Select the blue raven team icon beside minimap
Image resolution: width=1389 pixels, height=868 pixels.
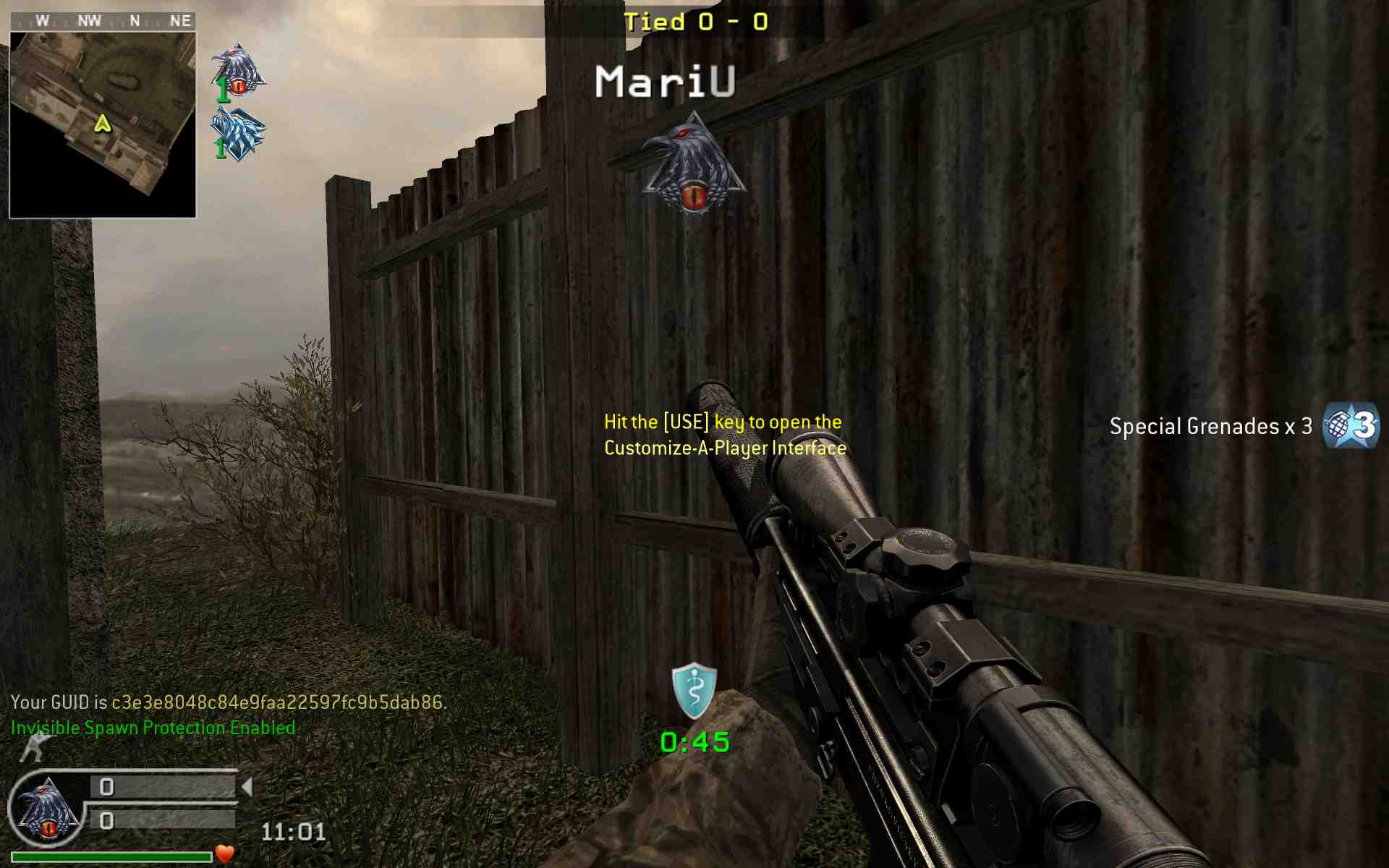(x=239, y=134)
